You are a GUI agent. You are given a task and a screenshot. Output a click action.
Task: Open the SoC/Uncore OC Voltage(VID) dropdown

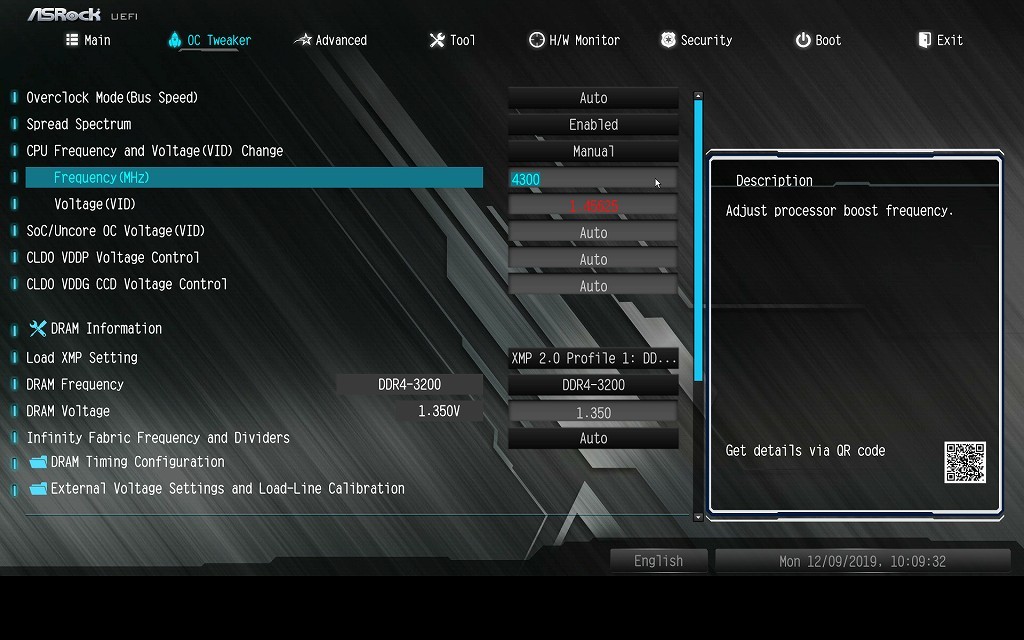(593, 233)
